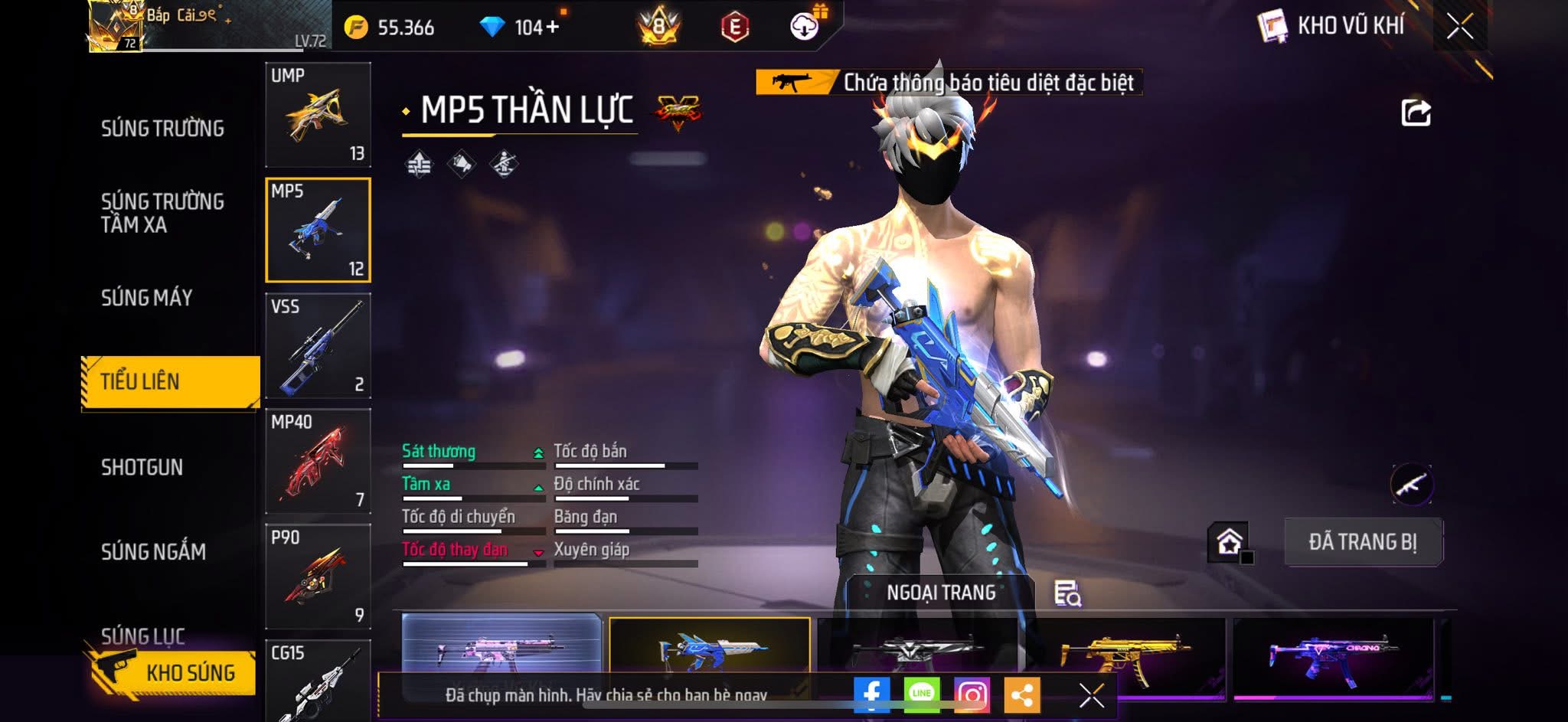Dismiss the screenshot share bar
Image resolution: width=1568 pixels, height=722 pixels.
tap(1091, 695)
